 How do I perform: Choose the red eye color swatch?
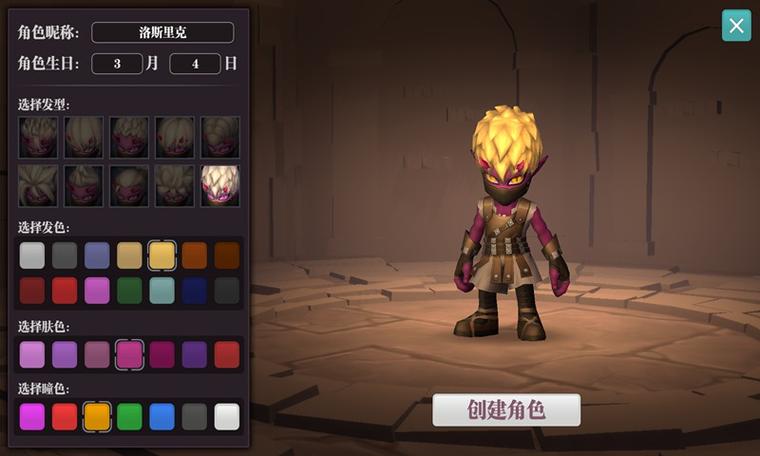(65, 416)
